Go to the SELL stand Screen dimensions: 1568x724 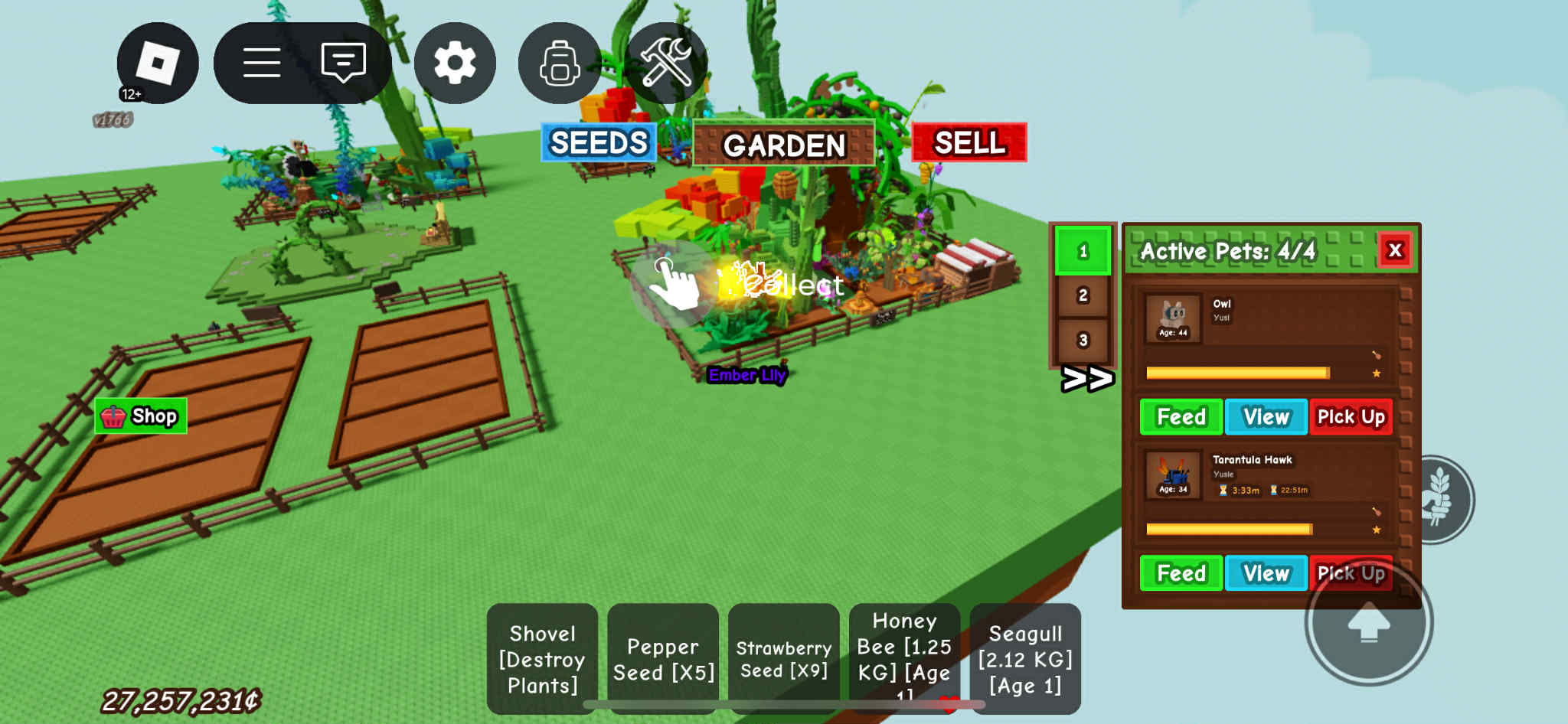point(969,142)
